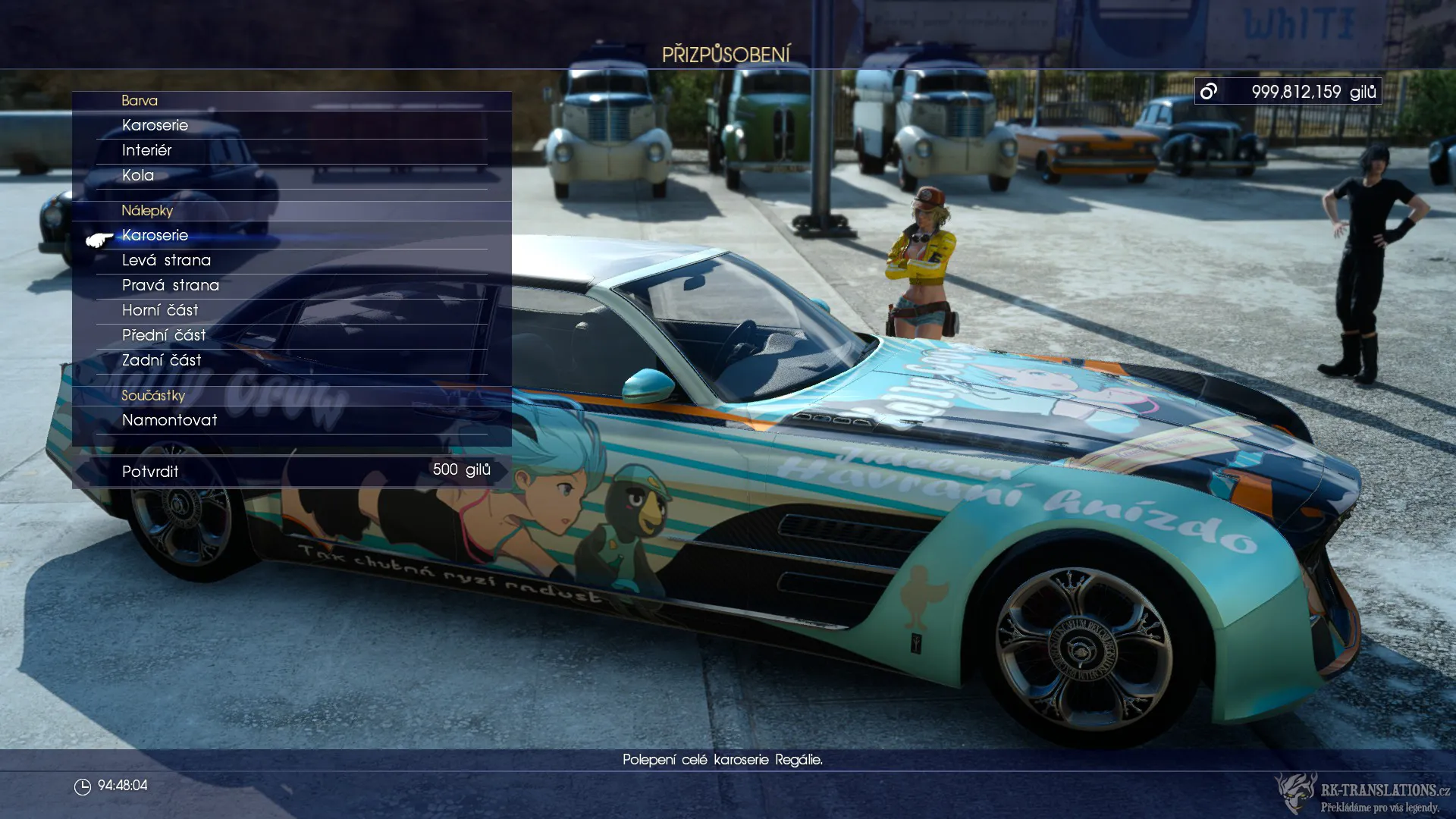Viewport: 1456px width, 819px height.
Task: Click the highlighted Karoserie decal entry
Action: 155,235
